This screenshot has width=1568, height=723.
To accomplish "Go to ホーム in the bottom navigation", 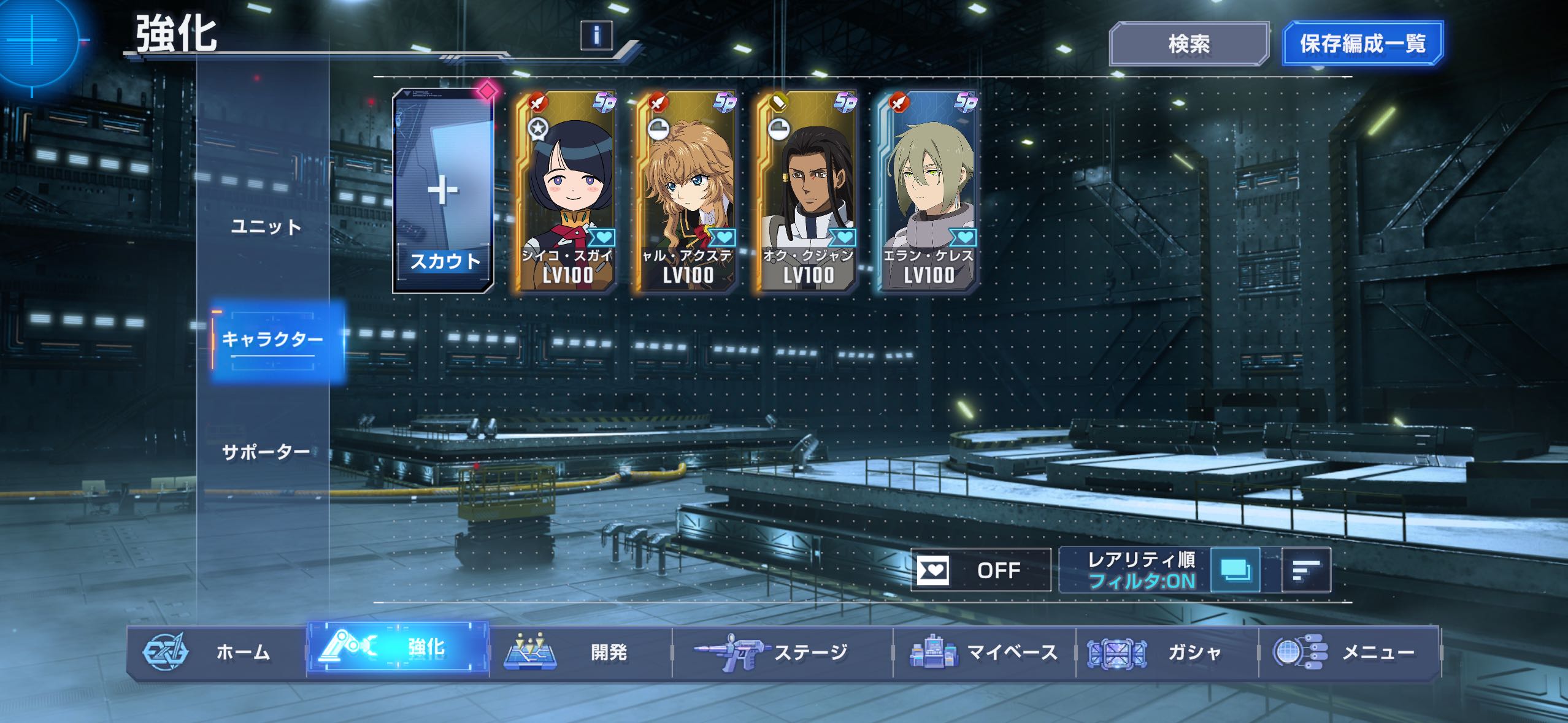I will pyautogui.click(x=216, y=652).
